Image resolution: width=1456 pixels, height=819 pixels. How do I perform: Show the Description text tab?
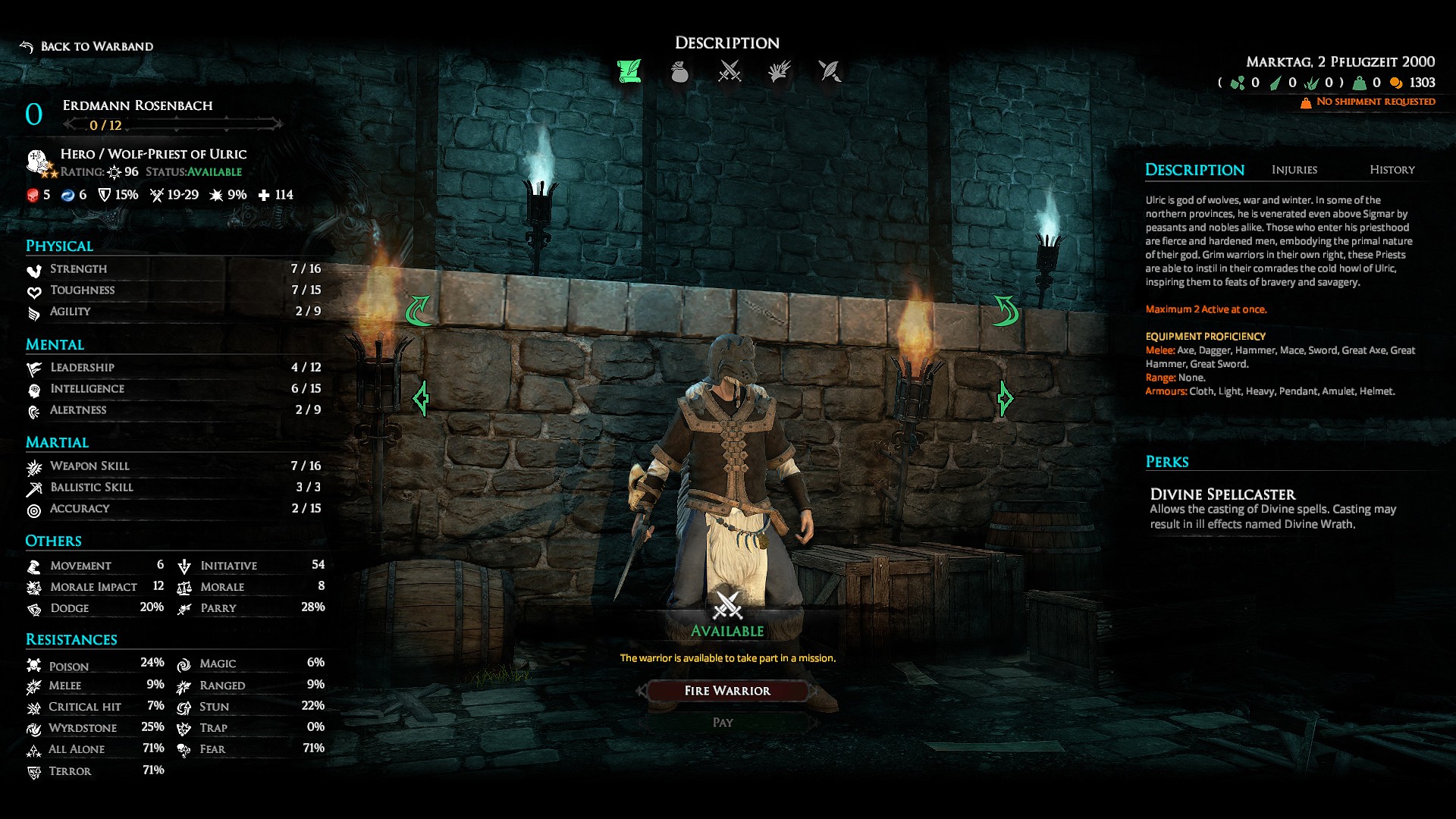[x=1194, y=170]
